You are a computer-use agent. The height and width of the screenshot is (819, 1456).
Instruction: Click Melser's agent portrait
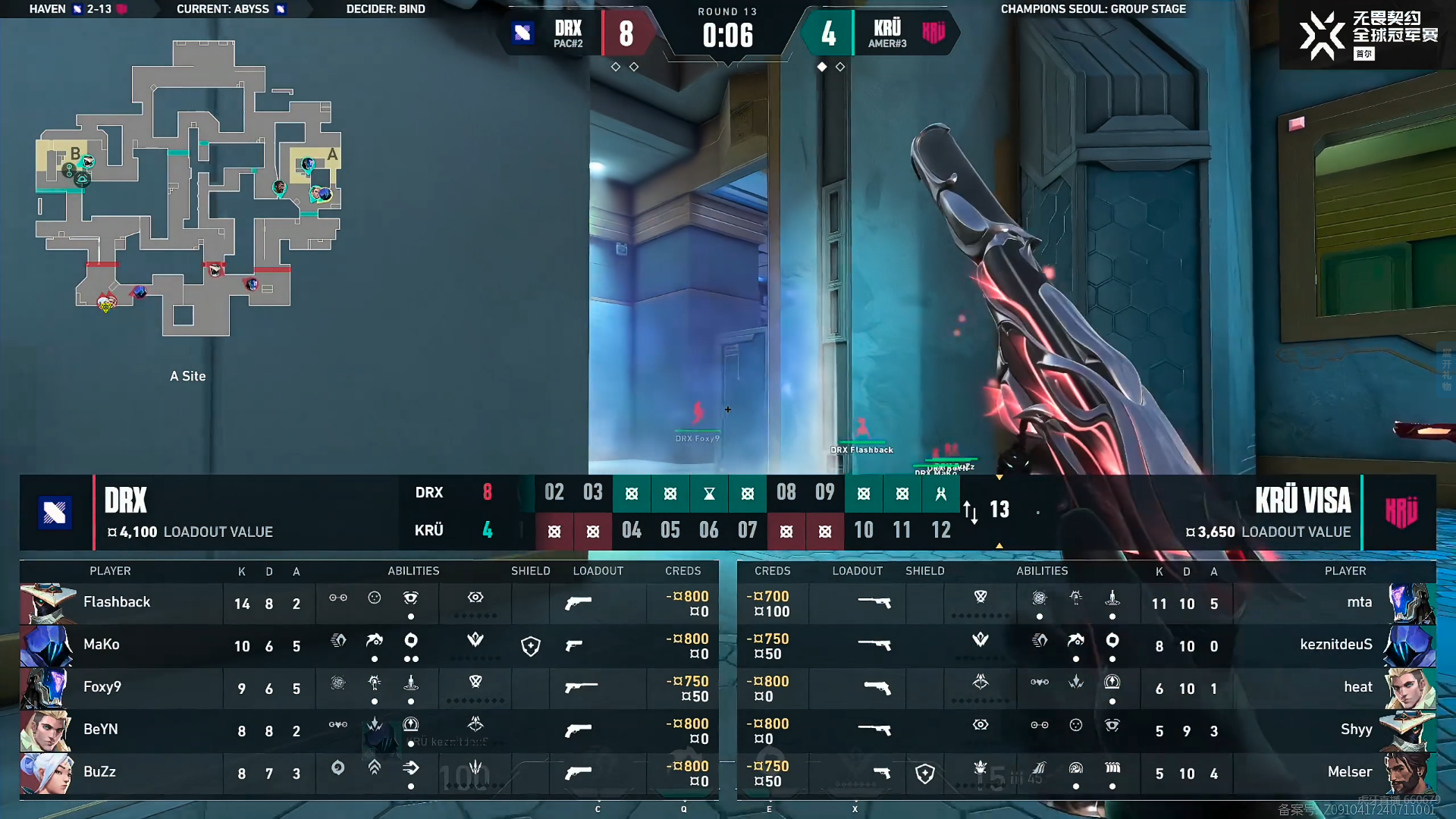click(1409, 773)
